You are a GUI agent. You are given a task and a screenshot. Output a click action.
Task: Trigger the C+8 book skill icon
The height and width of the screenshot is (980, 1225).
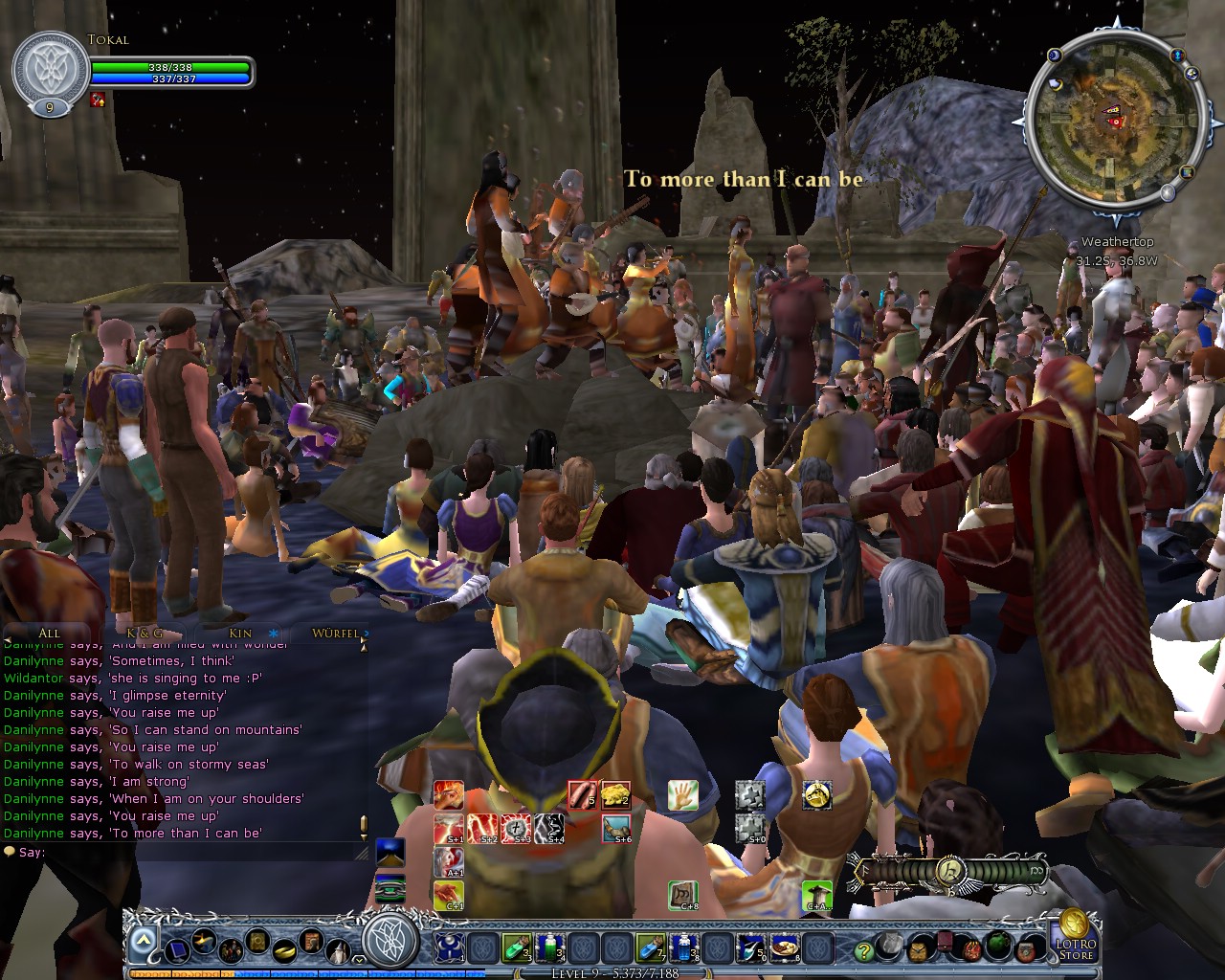(682, 897)
